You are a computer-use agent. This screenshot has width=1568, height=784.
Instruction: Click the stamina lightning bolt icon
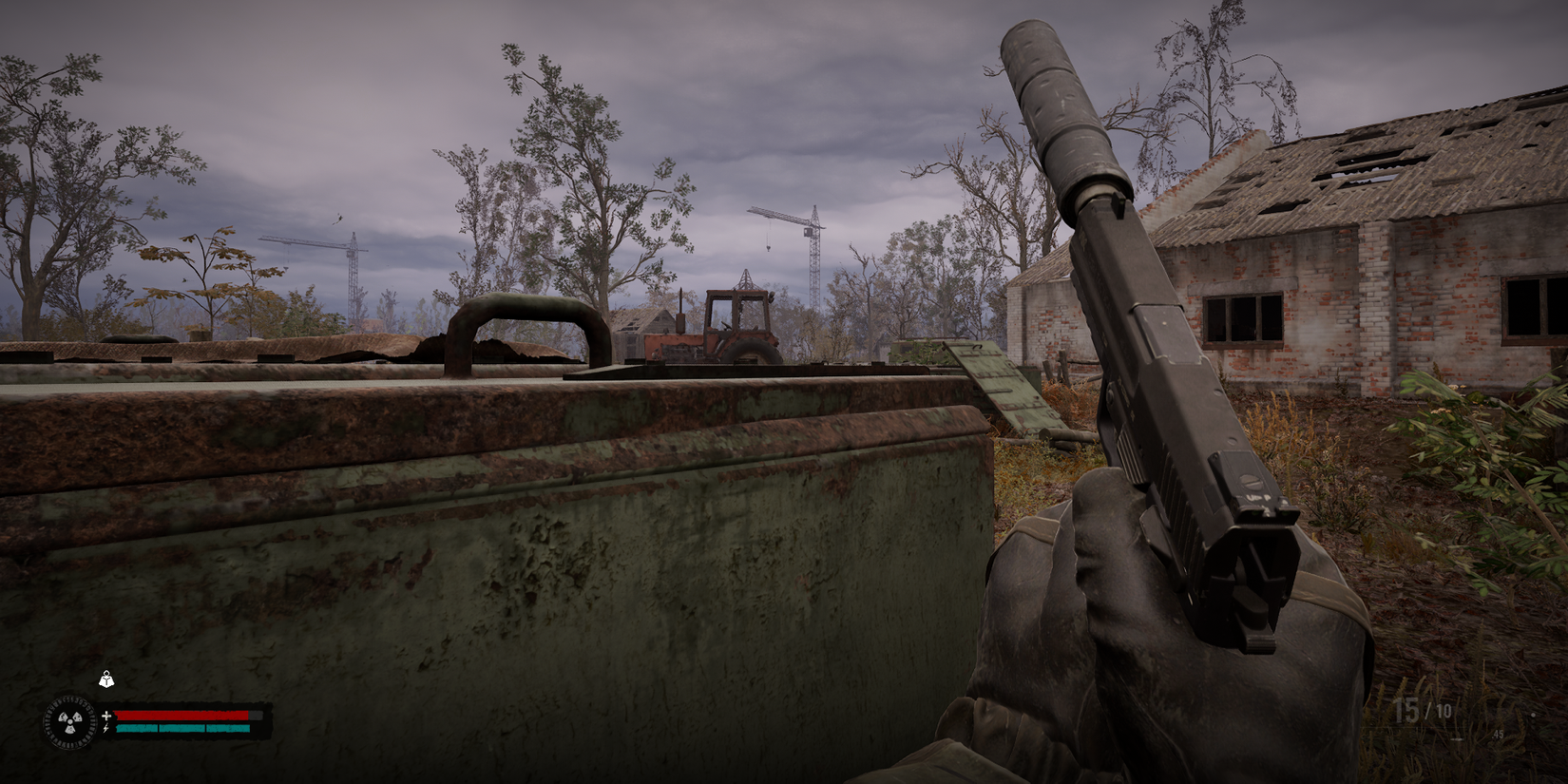105,728
